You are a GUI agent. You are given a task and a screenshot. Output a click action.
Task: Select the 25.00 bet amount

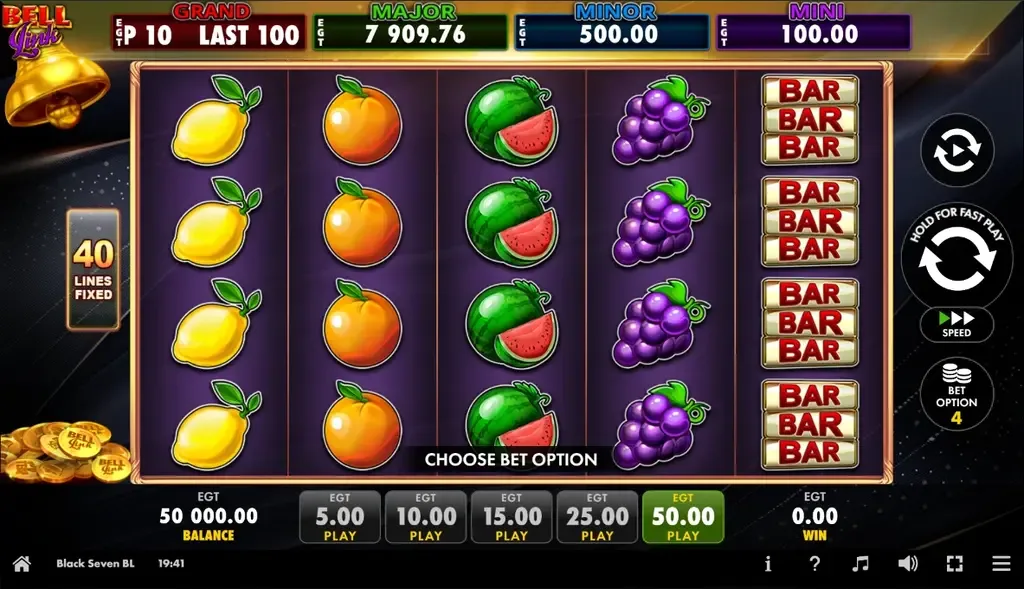point(597,517)
